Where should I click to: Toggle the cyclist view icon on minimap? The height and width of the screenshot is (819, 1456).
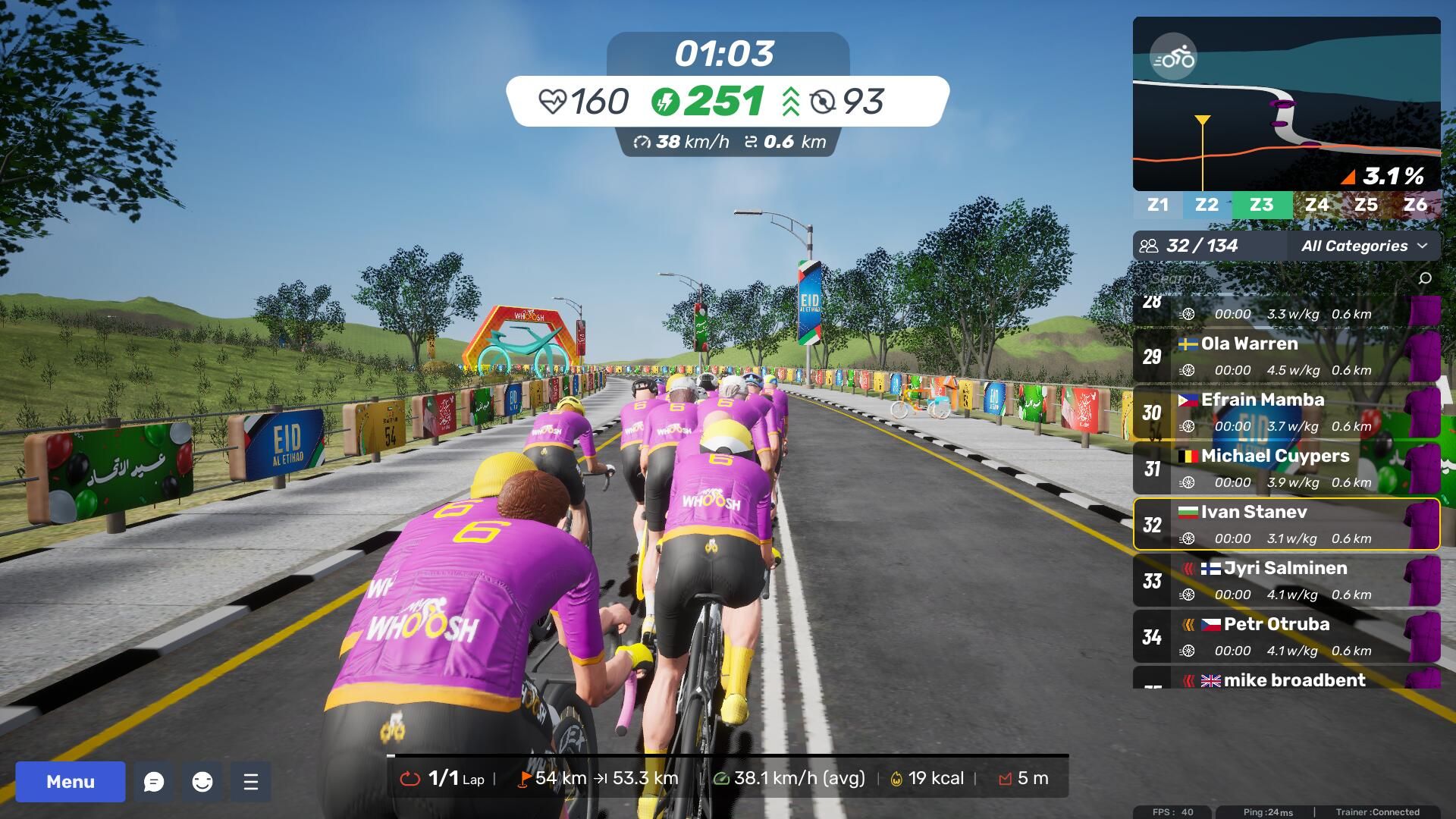[1173, 58]
